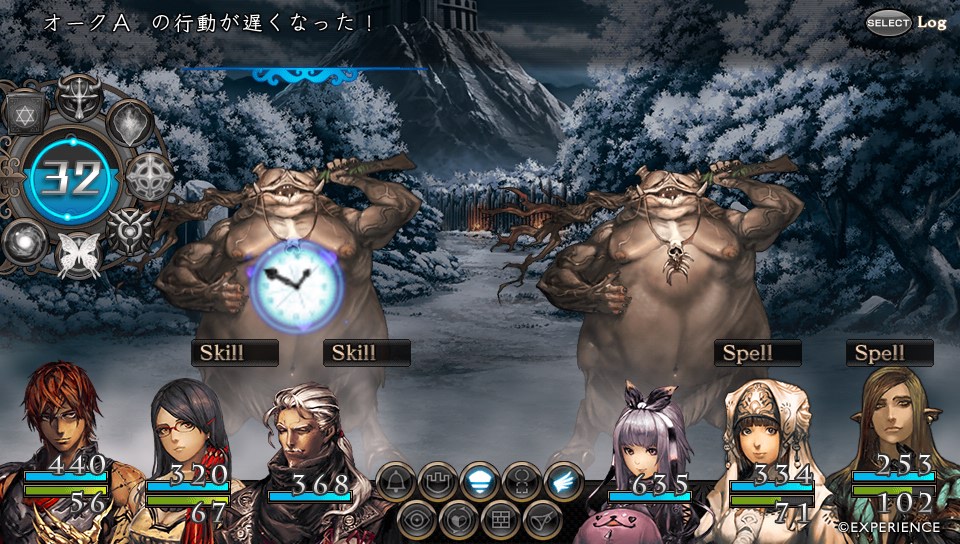Select the hexagram spellbook icon
The height and width of the screenshot is (544, 960).
[27, 115]
